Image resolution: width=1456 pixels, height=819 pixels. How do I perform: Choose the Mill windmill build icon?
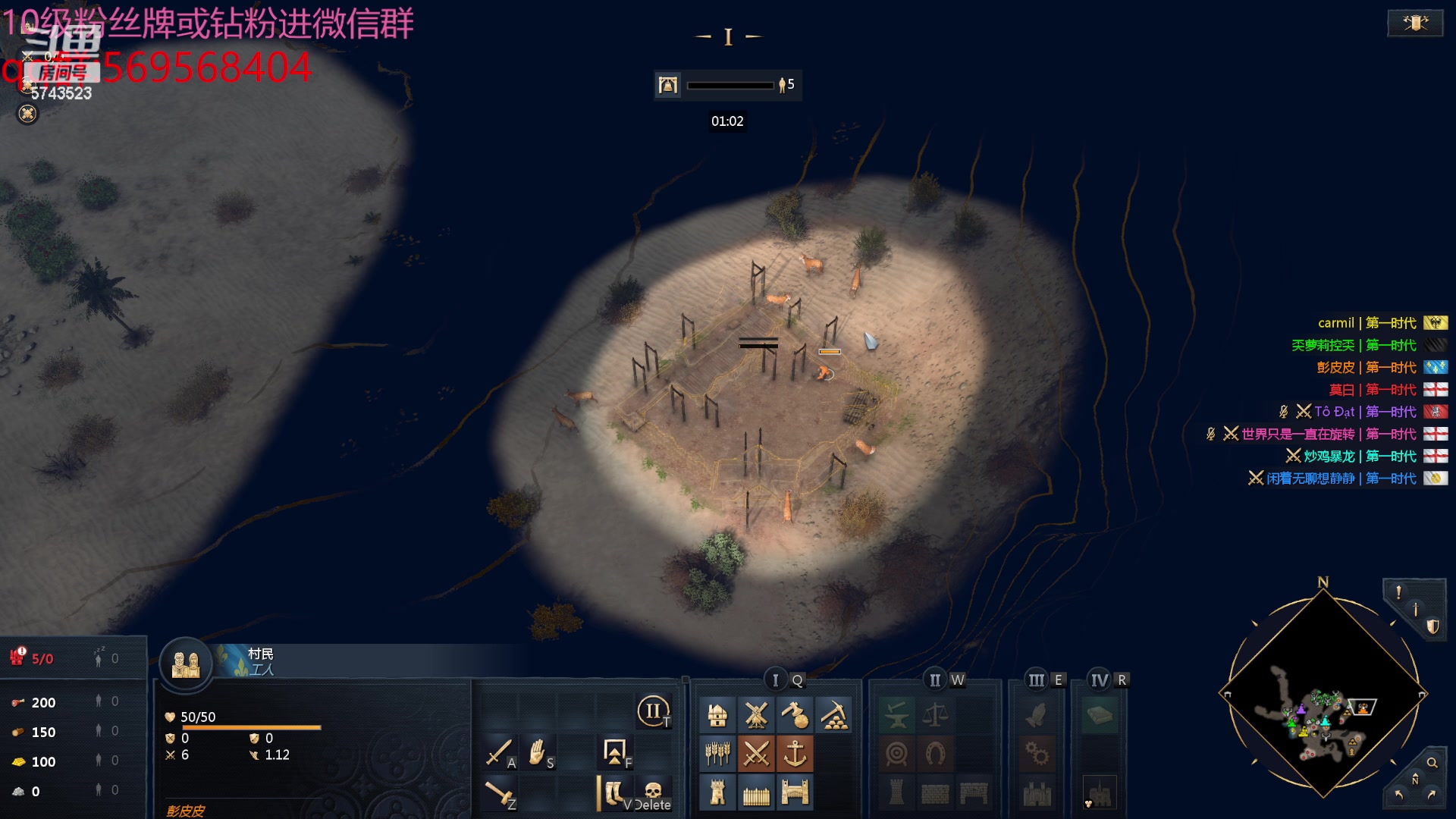tap(756, 715)
